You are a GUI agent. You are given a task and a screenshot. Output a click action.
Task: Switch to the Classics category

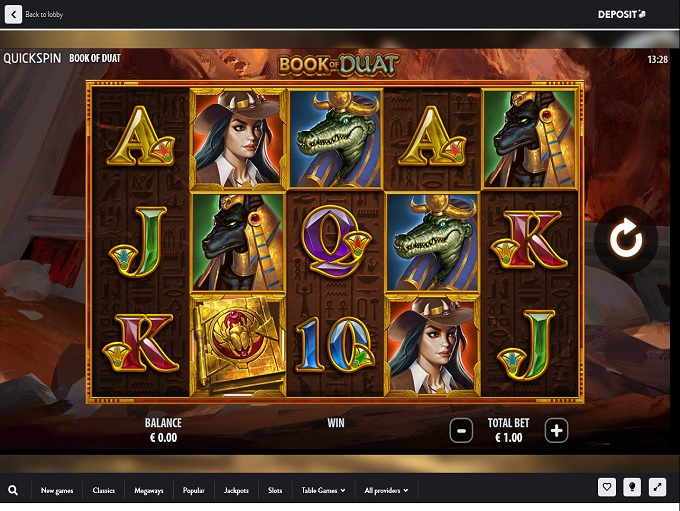104,490
